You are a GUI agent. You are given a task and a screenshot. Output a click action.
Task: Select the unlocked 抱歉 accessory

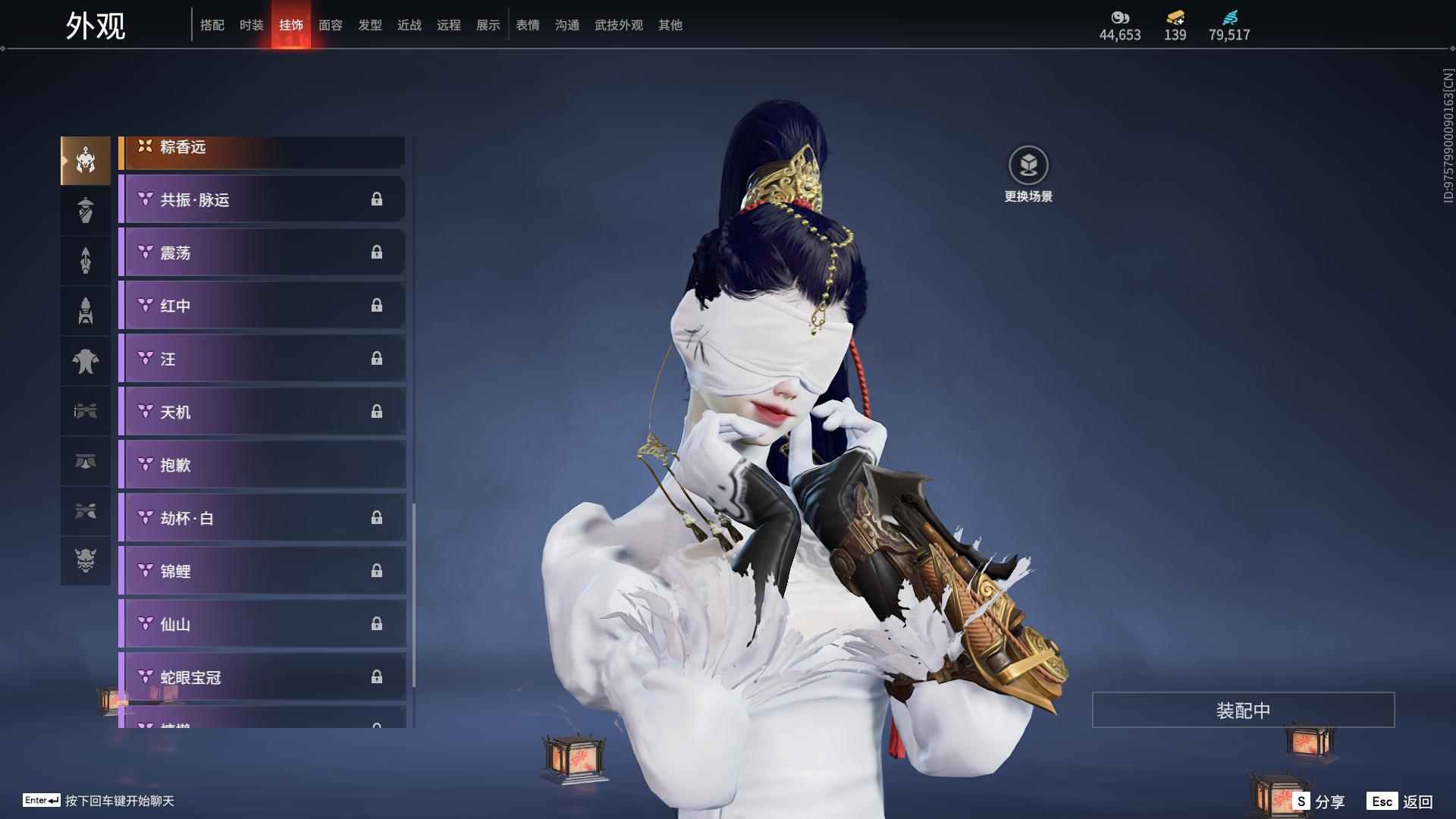[262, 465]
